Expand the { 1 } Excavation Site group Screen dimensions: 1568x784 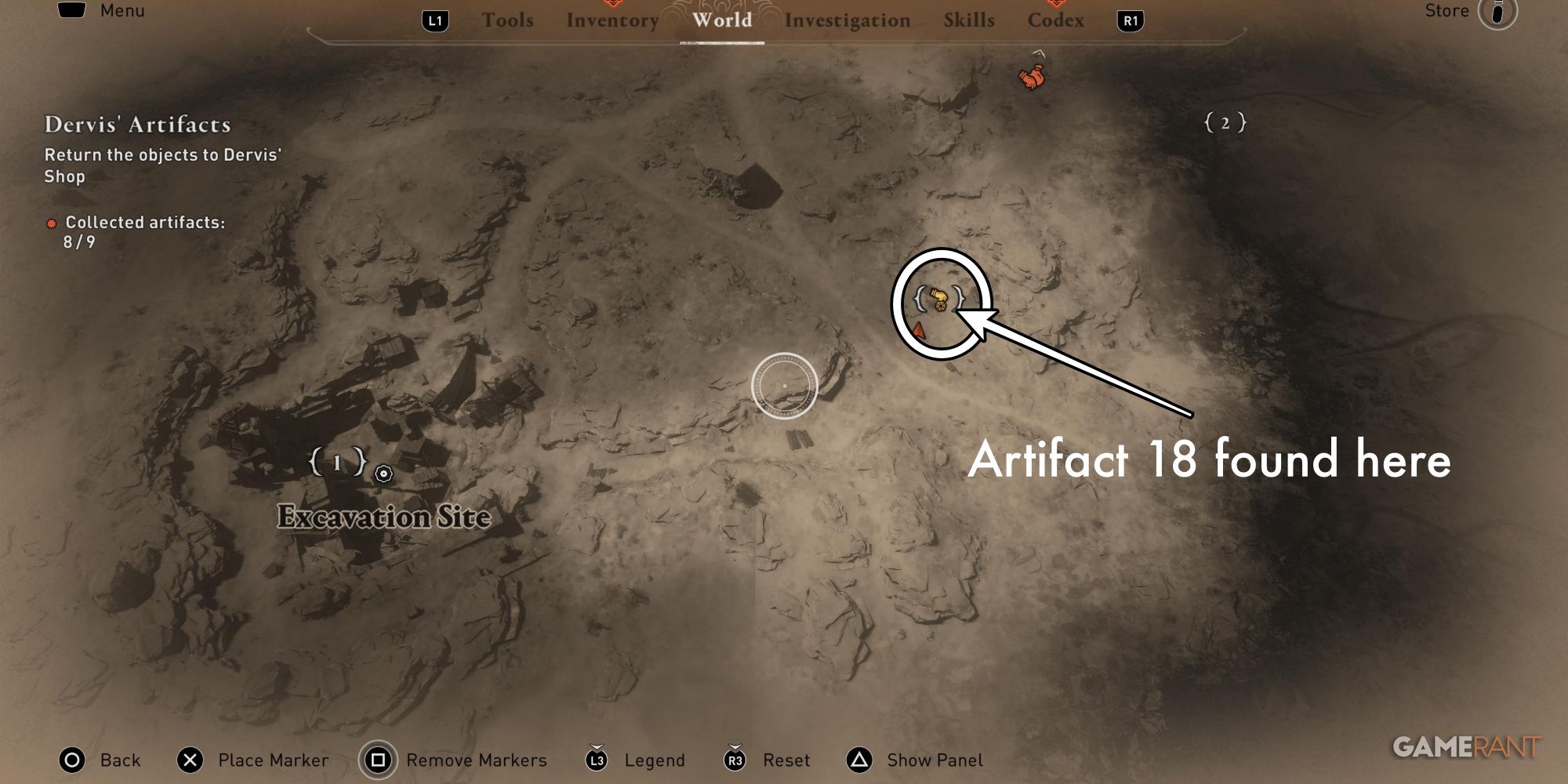click(337, 463)
